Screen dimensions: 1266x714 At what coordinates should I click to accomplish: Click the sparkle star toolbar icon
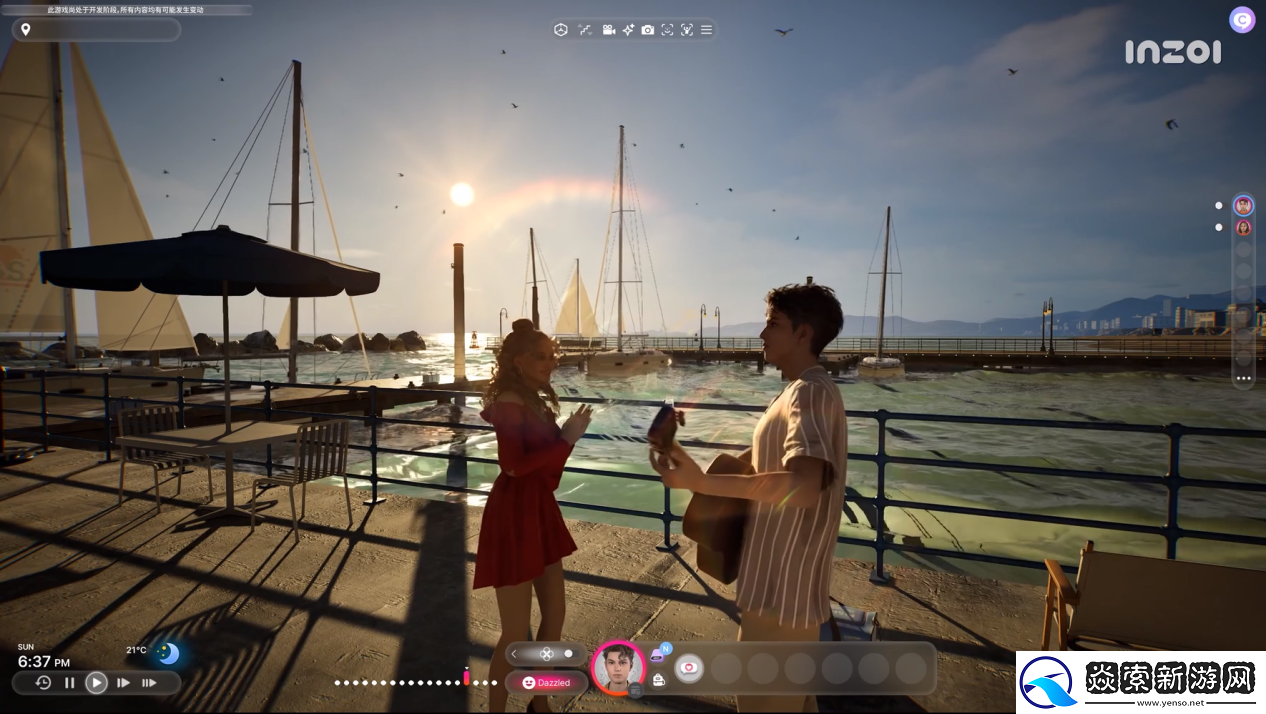click(x=628, y=30)
